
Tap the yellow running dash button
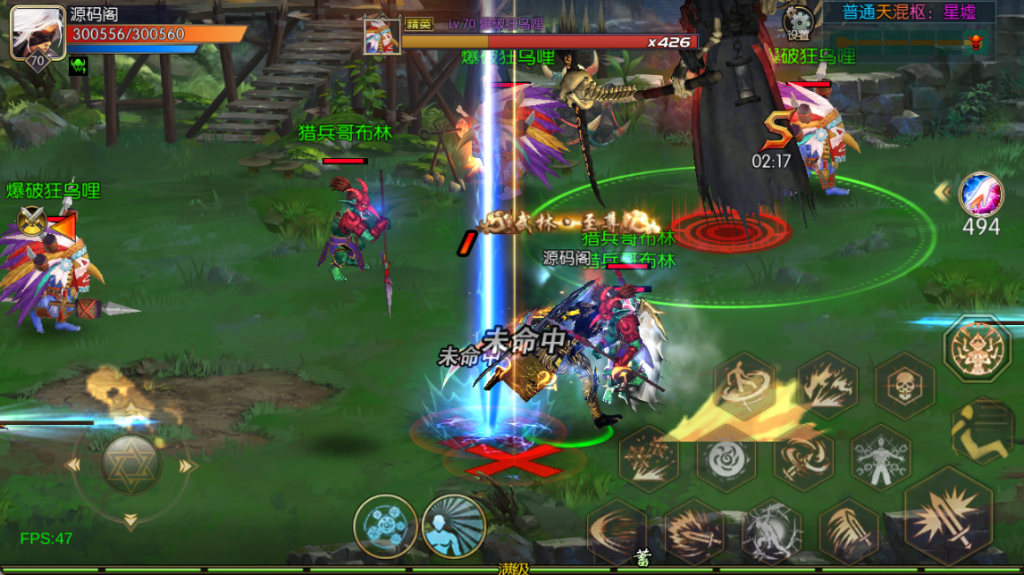tap(981, 431)
